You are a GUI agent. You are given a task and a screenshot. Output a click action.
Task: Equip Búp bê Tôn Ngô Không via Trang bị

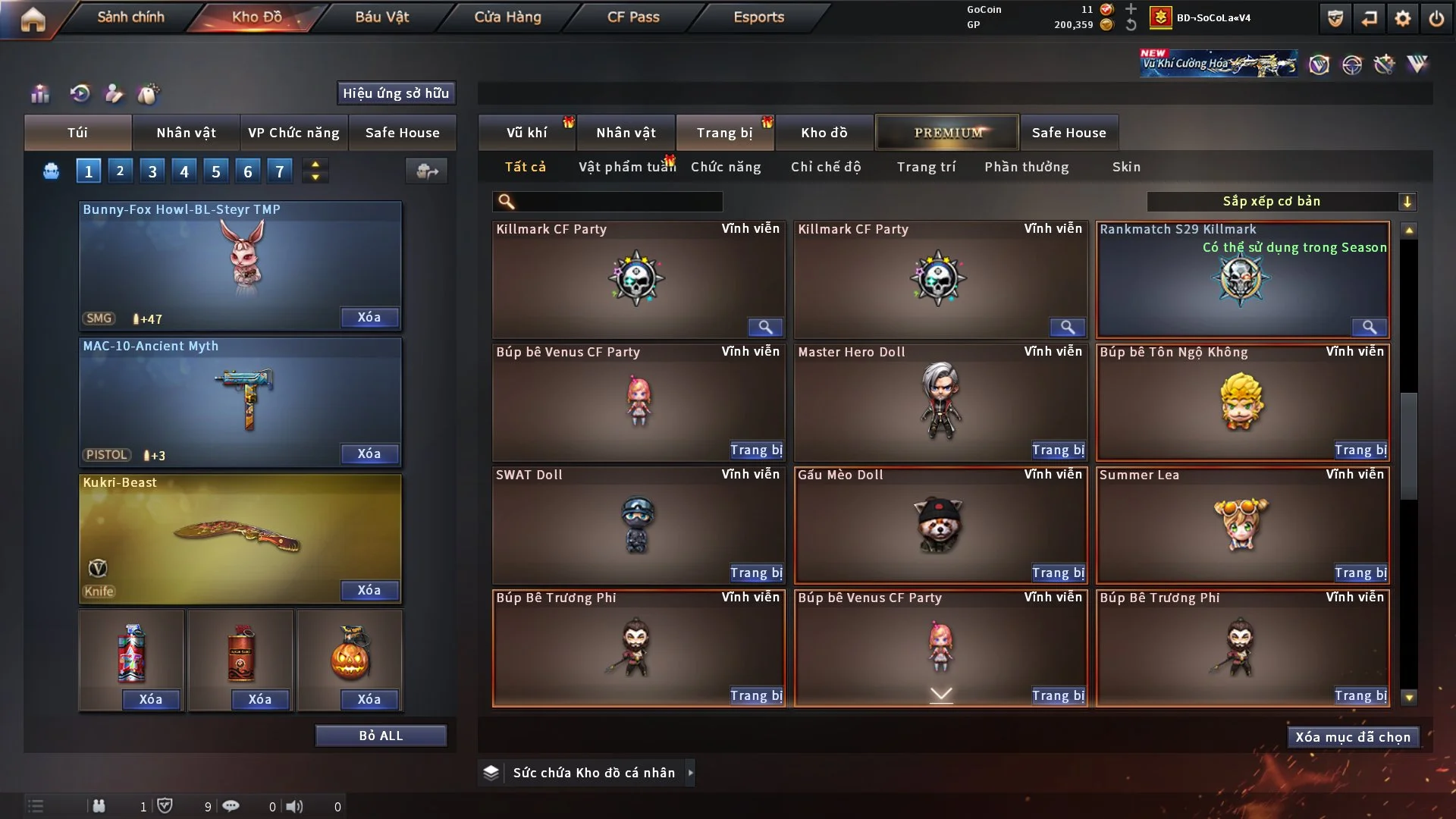[x=1360, y=450]
